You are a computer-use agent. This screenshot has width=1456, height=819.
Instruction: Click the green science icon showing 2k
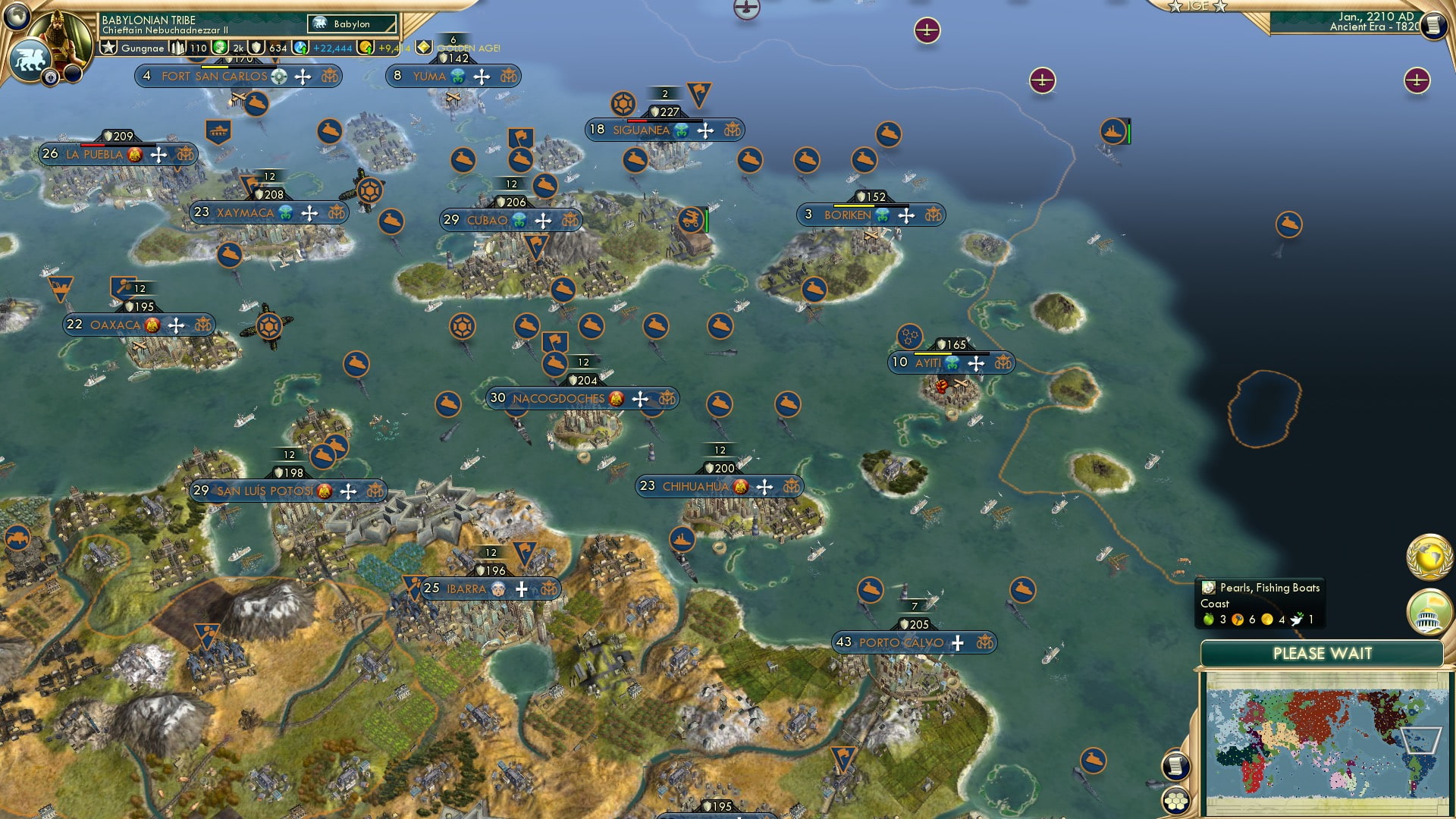point(220,47)
